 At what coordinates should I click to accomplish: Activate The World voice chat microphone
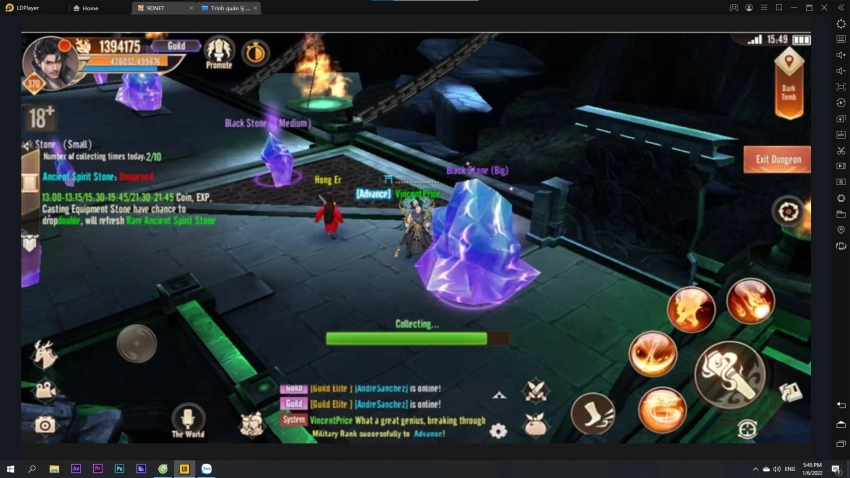(x=188, y=418)
